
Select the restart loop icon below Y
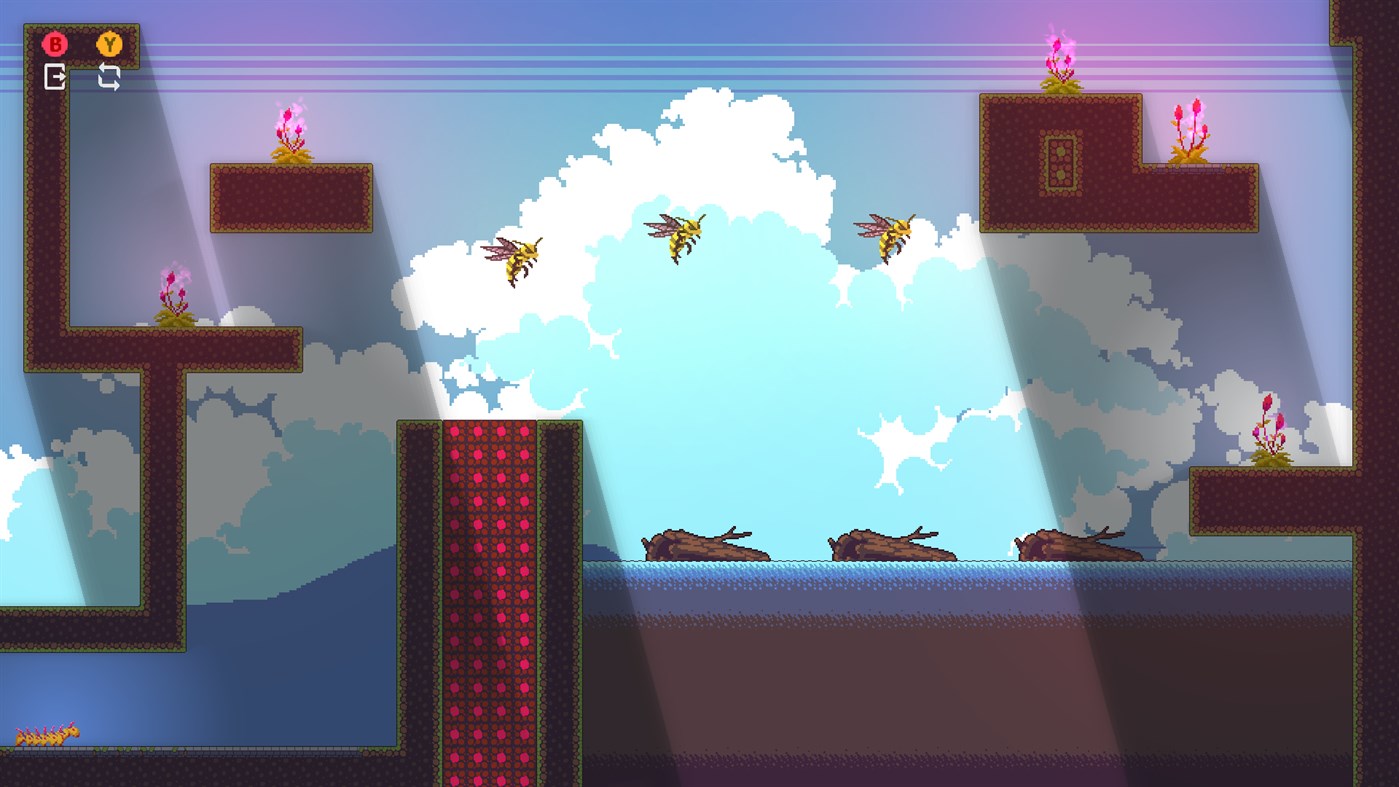110,76
